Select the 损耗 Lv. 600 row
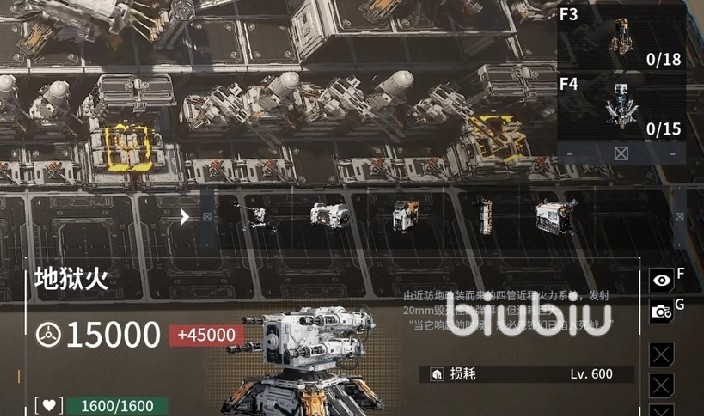This screenshot has width=704, height=416. (x=531, y=374)
